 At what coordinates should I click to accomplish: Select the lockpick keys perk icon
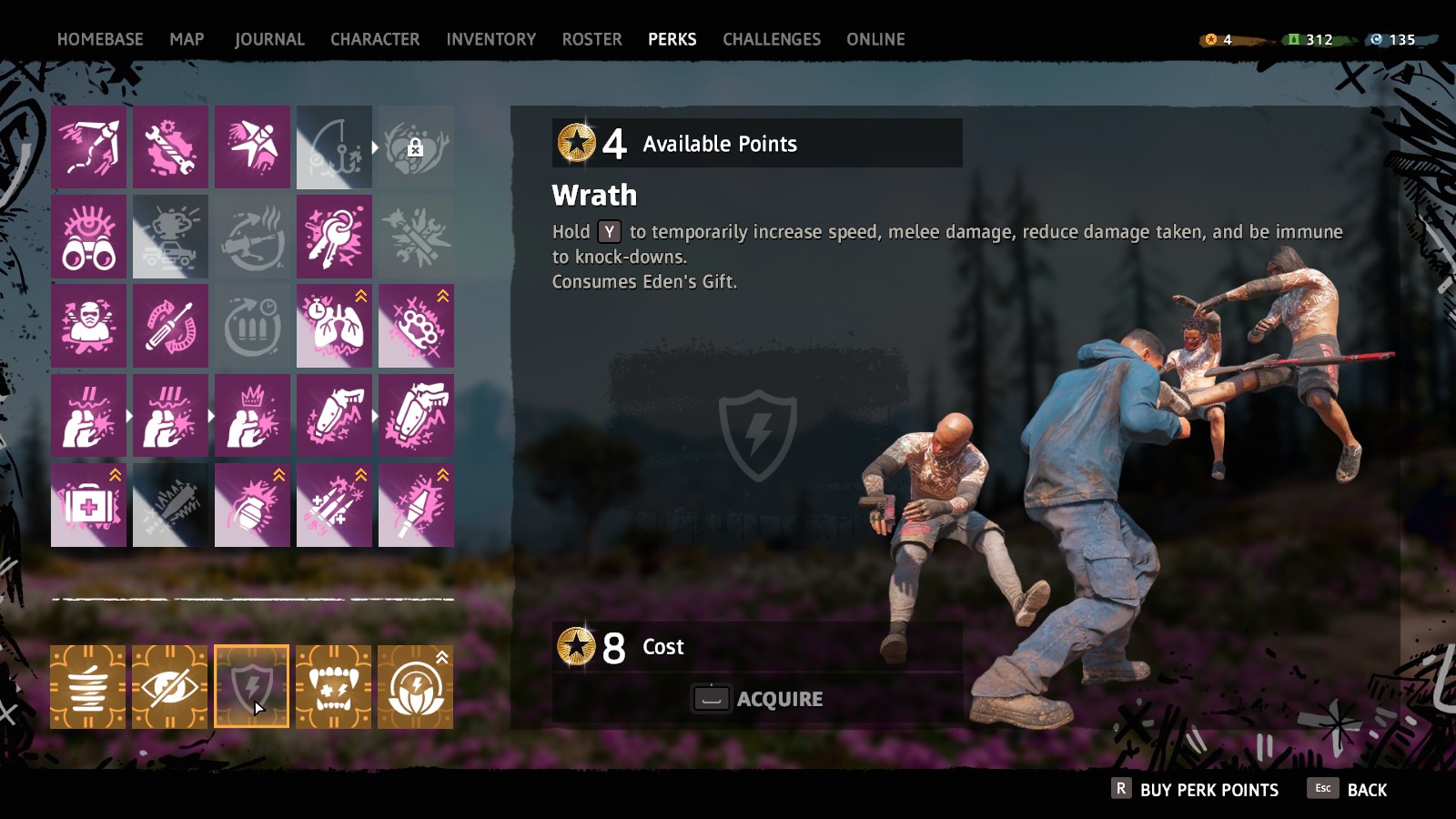(334, 236)
